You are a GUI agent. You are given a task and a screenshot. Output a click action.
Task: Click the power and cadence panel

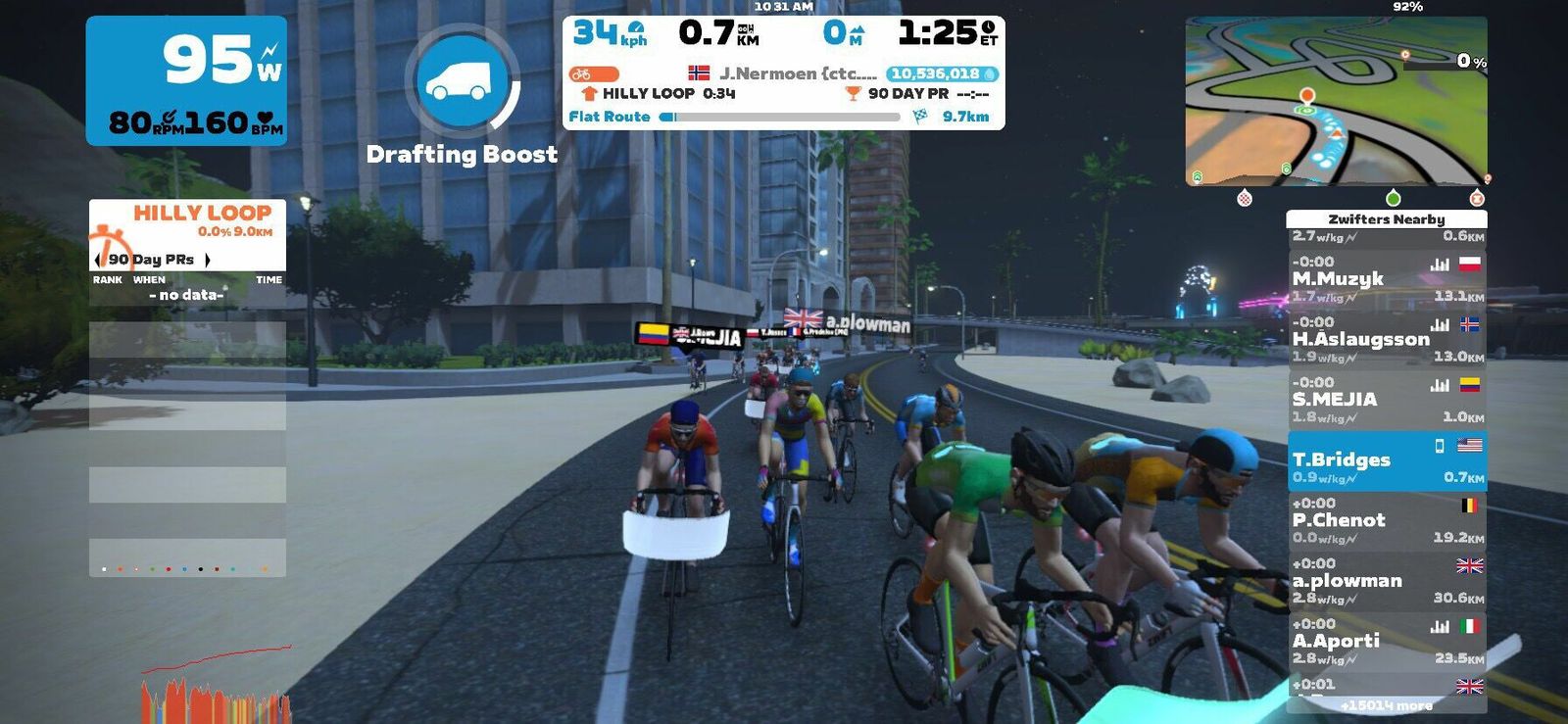[x=186, y=81]
